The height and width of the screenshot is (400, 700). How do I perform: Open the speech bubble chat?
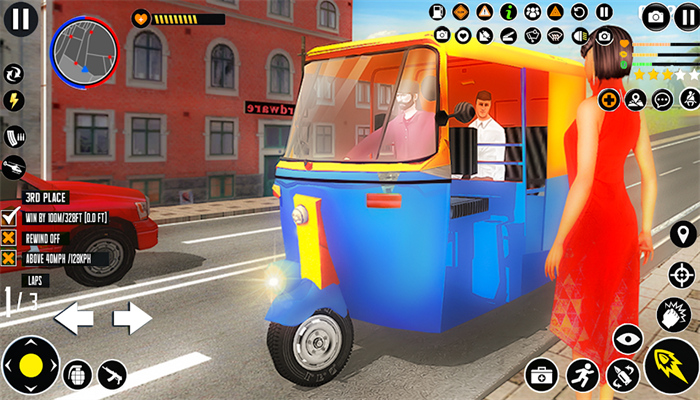tap(662, 99)
